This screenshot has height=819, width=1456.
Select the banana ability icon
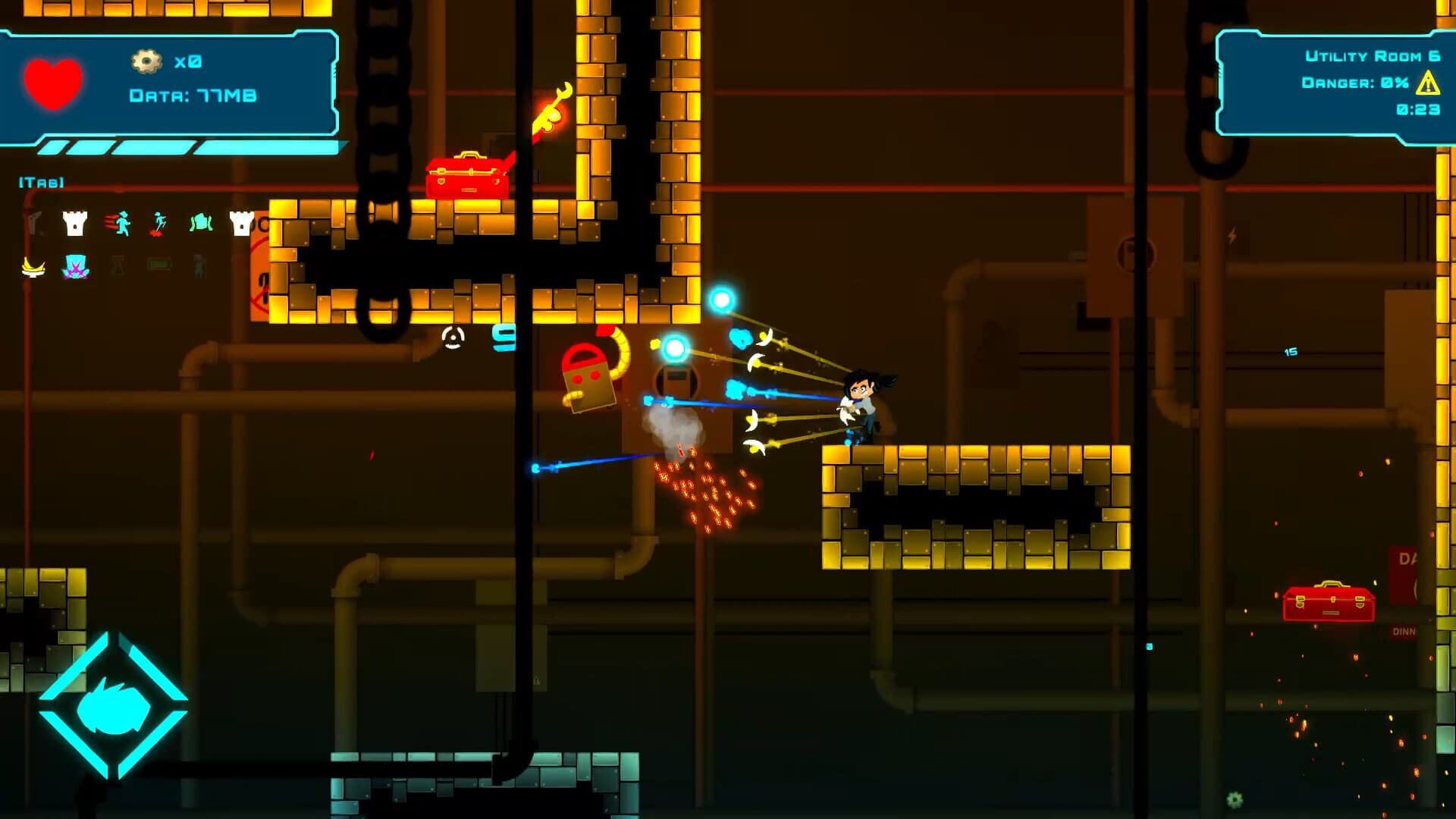coord(33,268)
